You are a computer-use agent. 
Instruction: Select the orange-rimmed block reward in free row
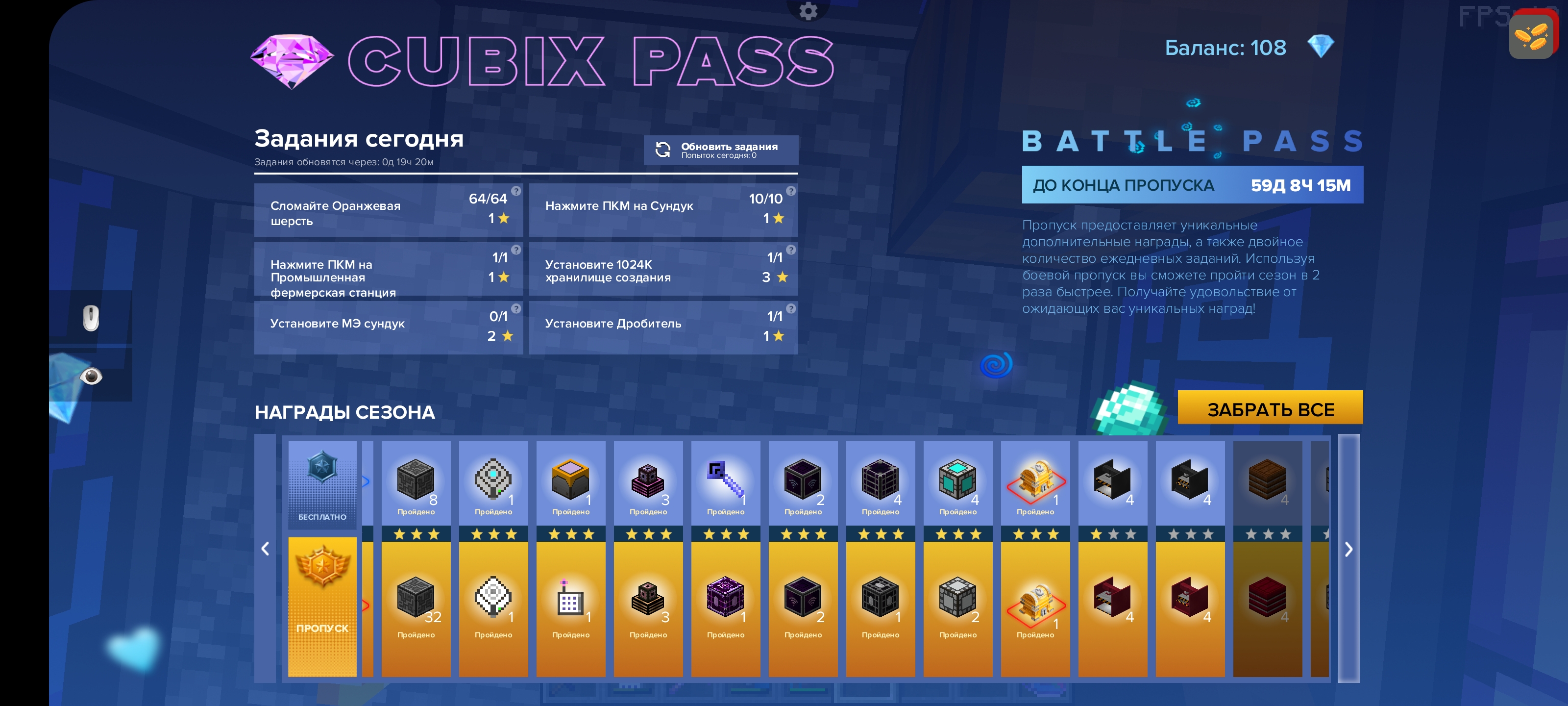click(x=570, y=482)
